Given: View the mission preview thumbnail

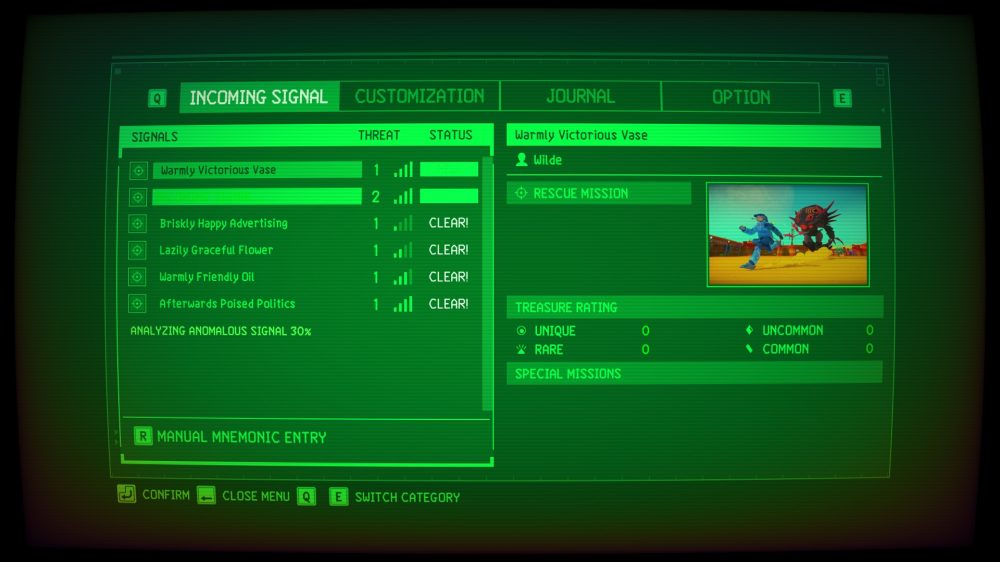Looking at the screenshot, I should (787, 235).
